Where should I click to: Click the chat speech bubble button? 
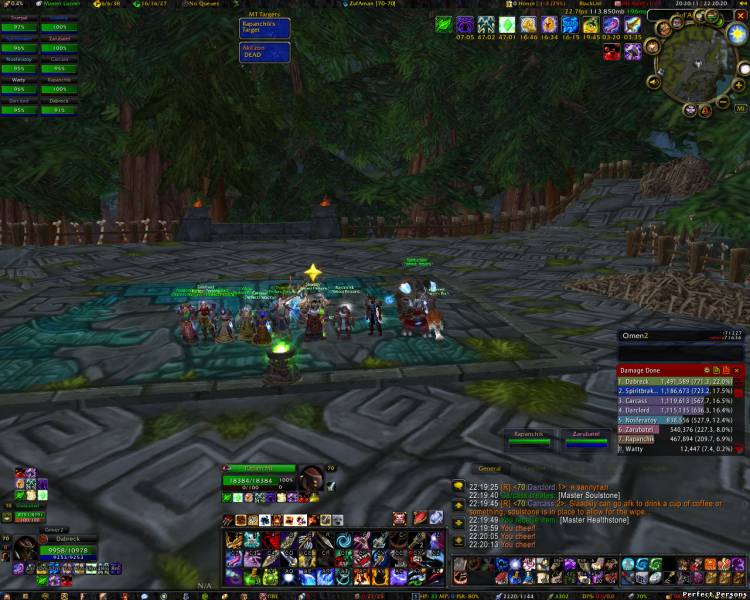click(458, 486)
